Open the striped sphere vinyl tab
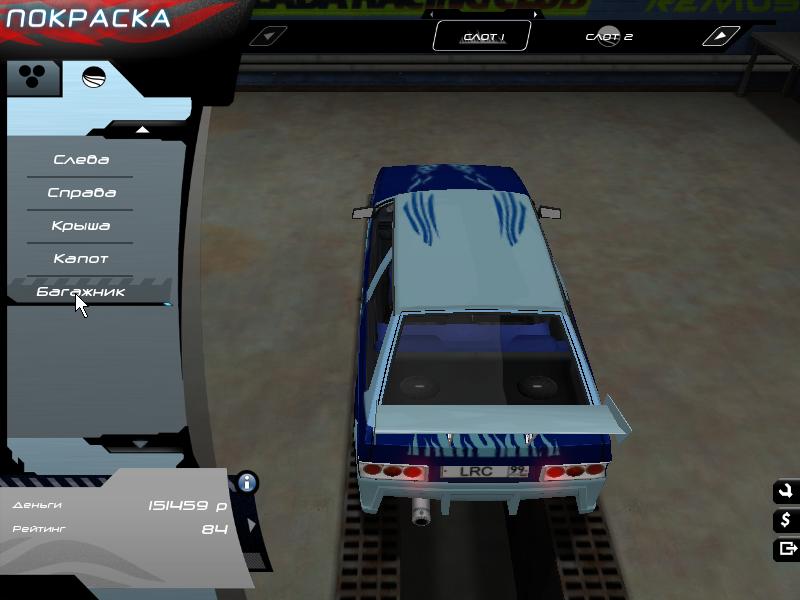 pos(94,78)
